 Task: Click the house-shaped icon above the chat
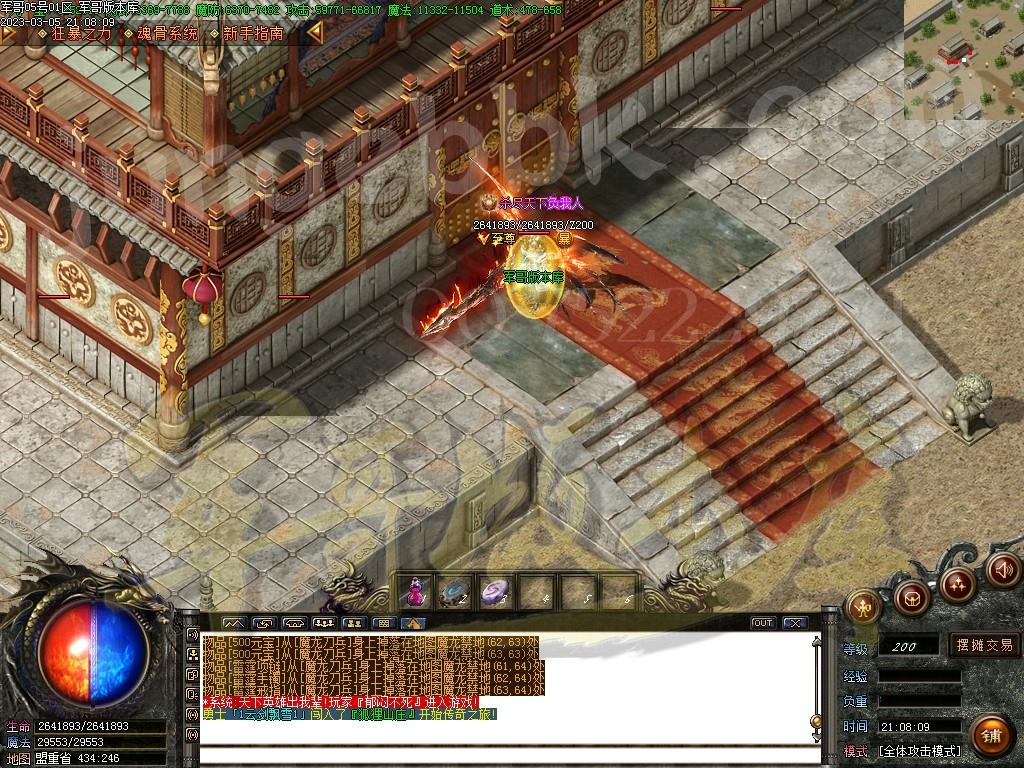click(412, 623)
